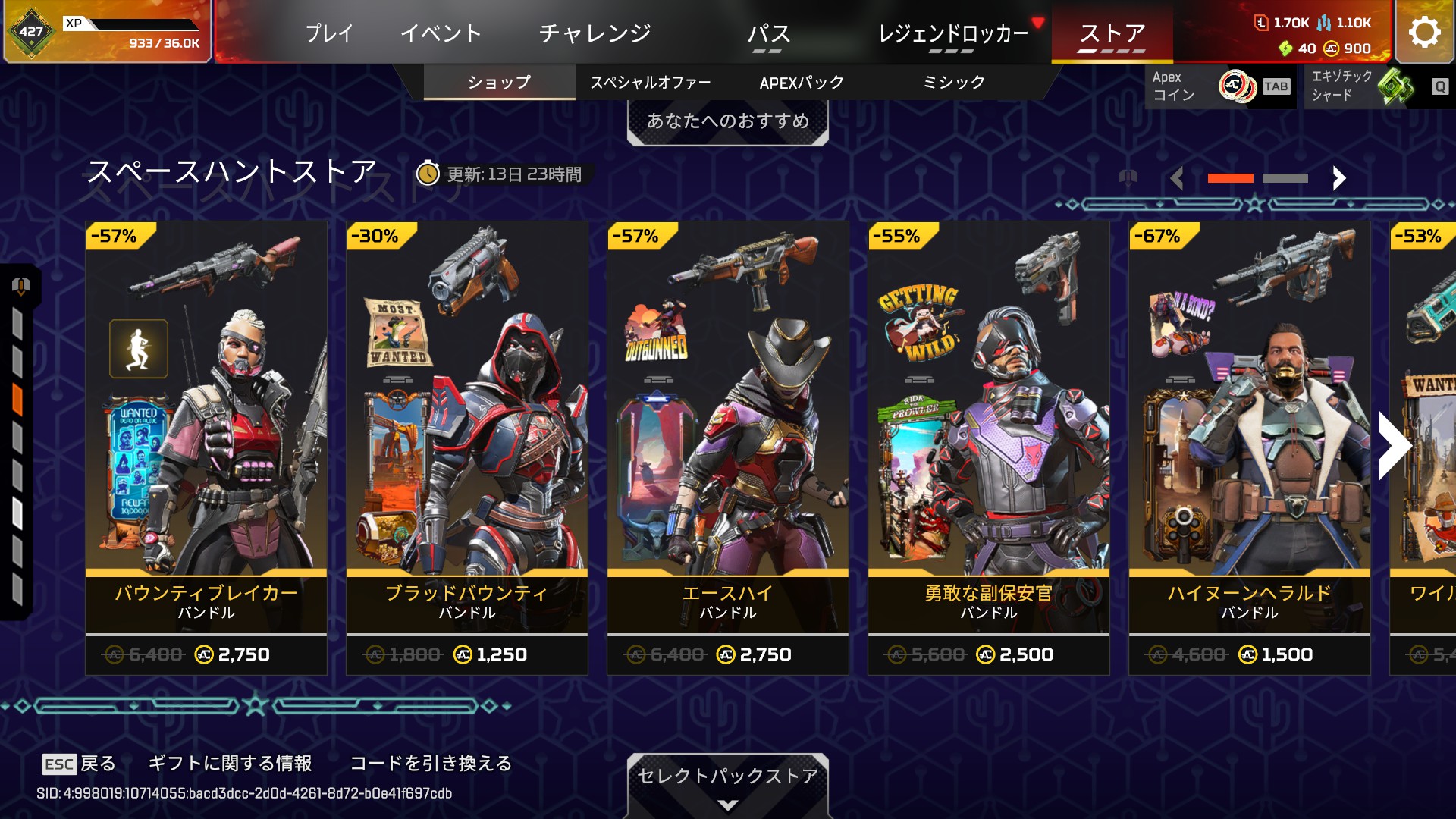
Task: Open the settings gear icon
Action: [1424, 32]
